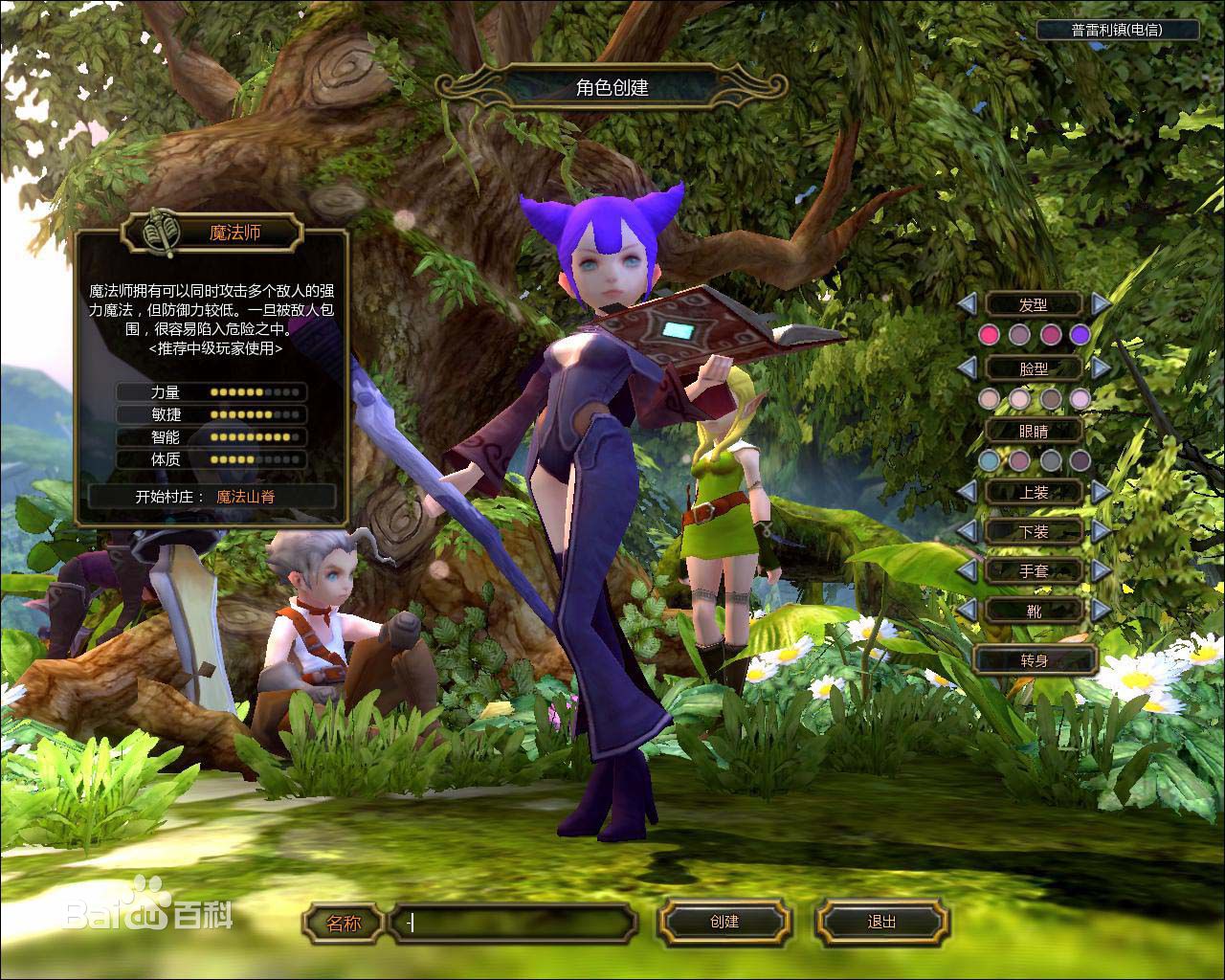Switch to previous face with 脸型 left arrow

tap(967, 367)
